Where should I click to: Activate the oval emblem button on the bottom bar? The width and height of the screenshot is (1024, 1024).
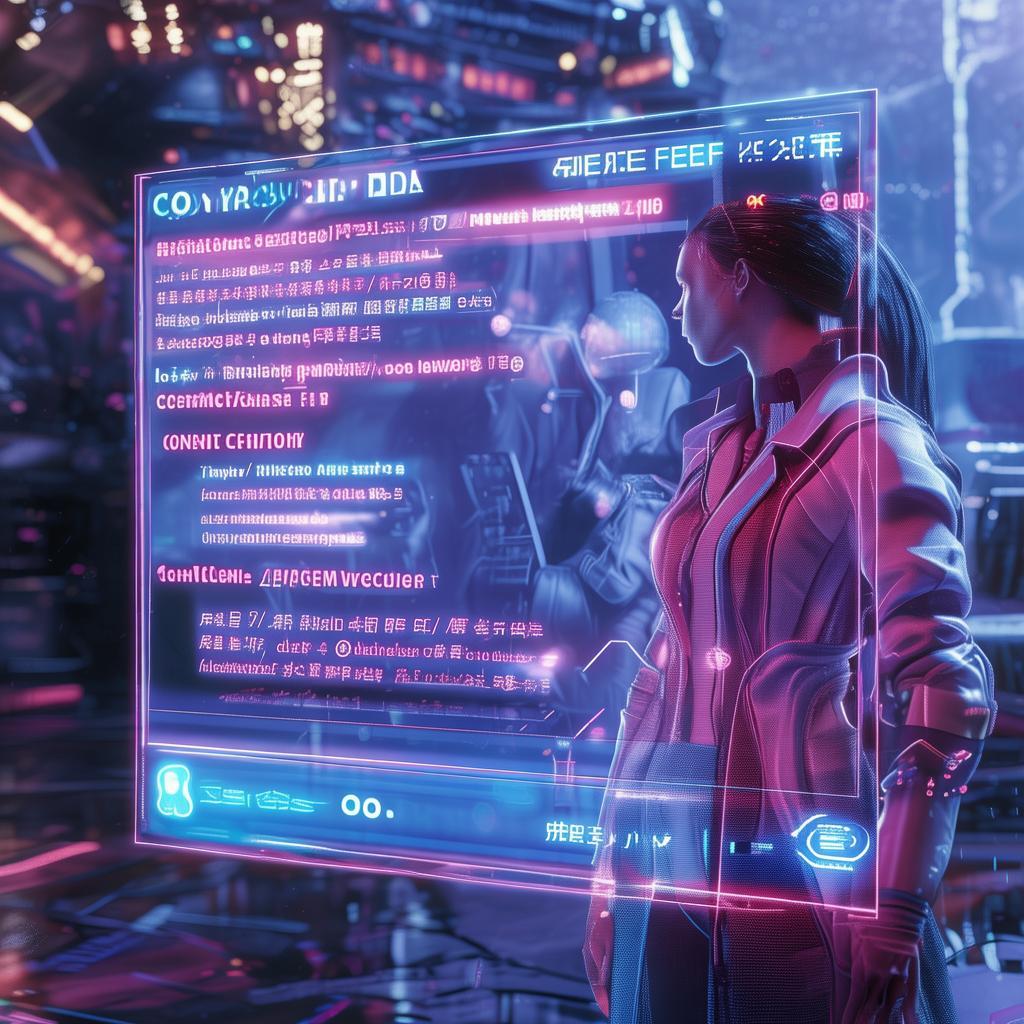click(x=830, y=838)
